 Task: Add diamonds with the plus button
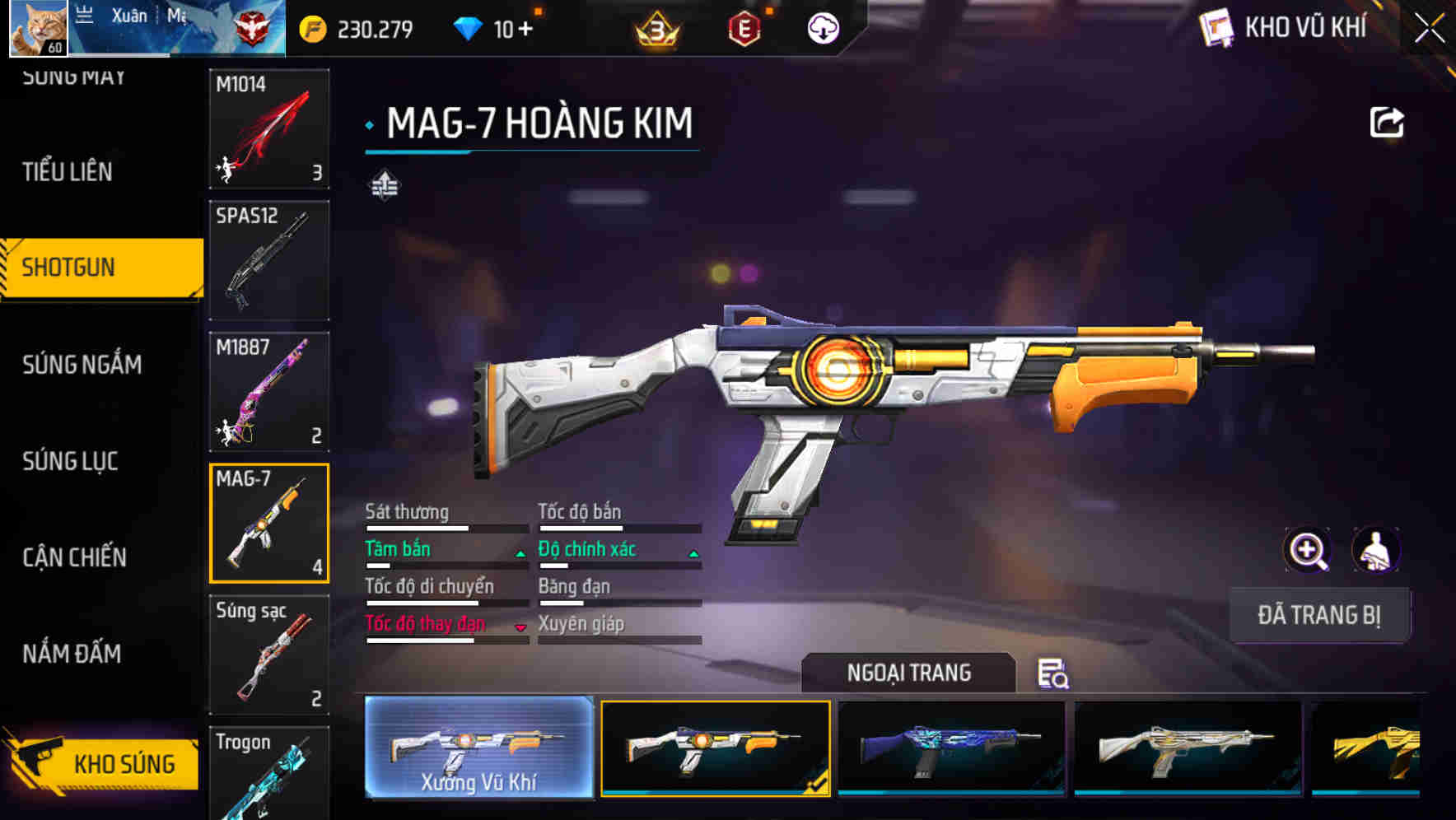point(525,30)
